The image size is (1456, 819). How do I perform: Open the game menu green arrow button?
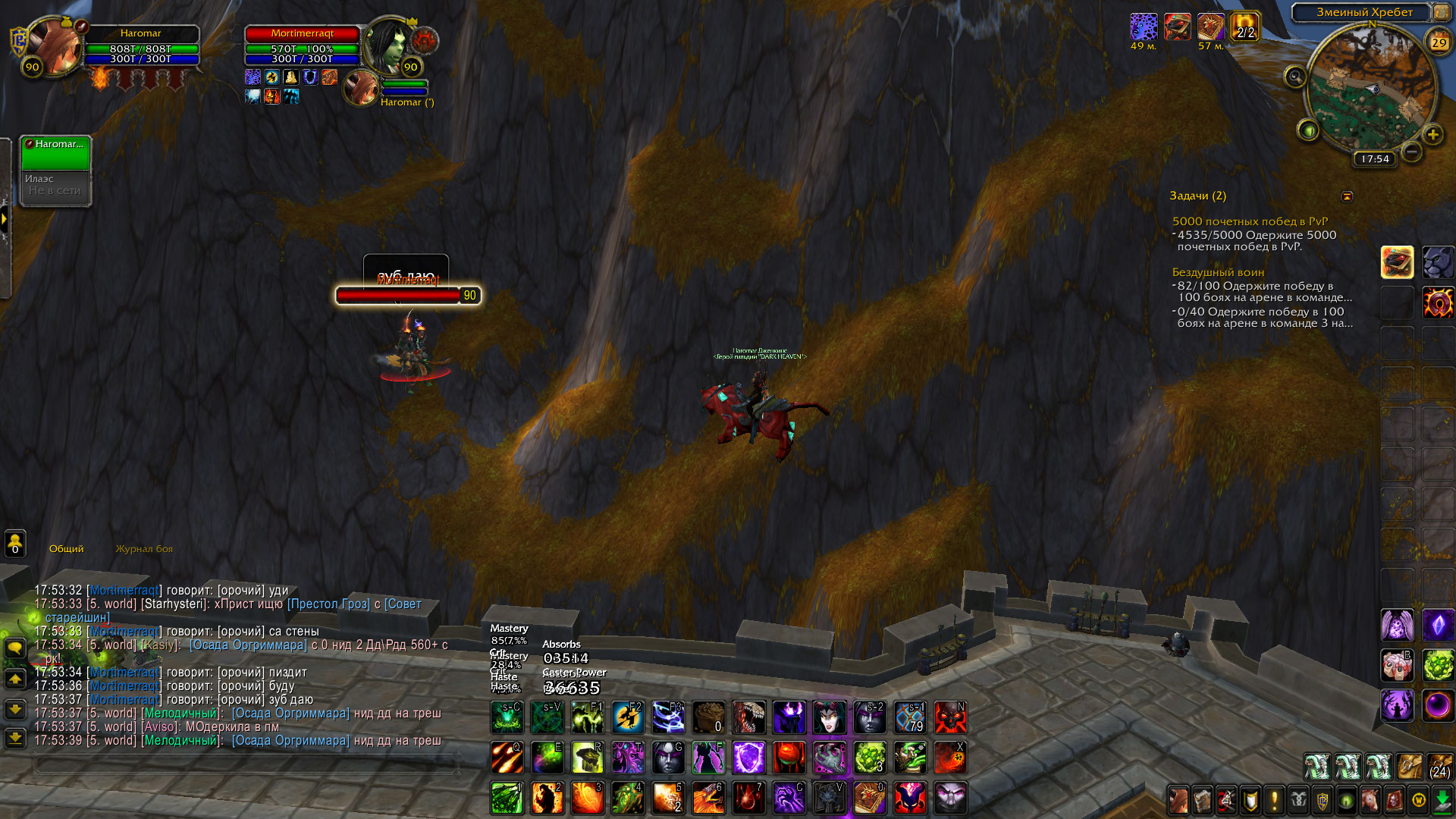1442,800
